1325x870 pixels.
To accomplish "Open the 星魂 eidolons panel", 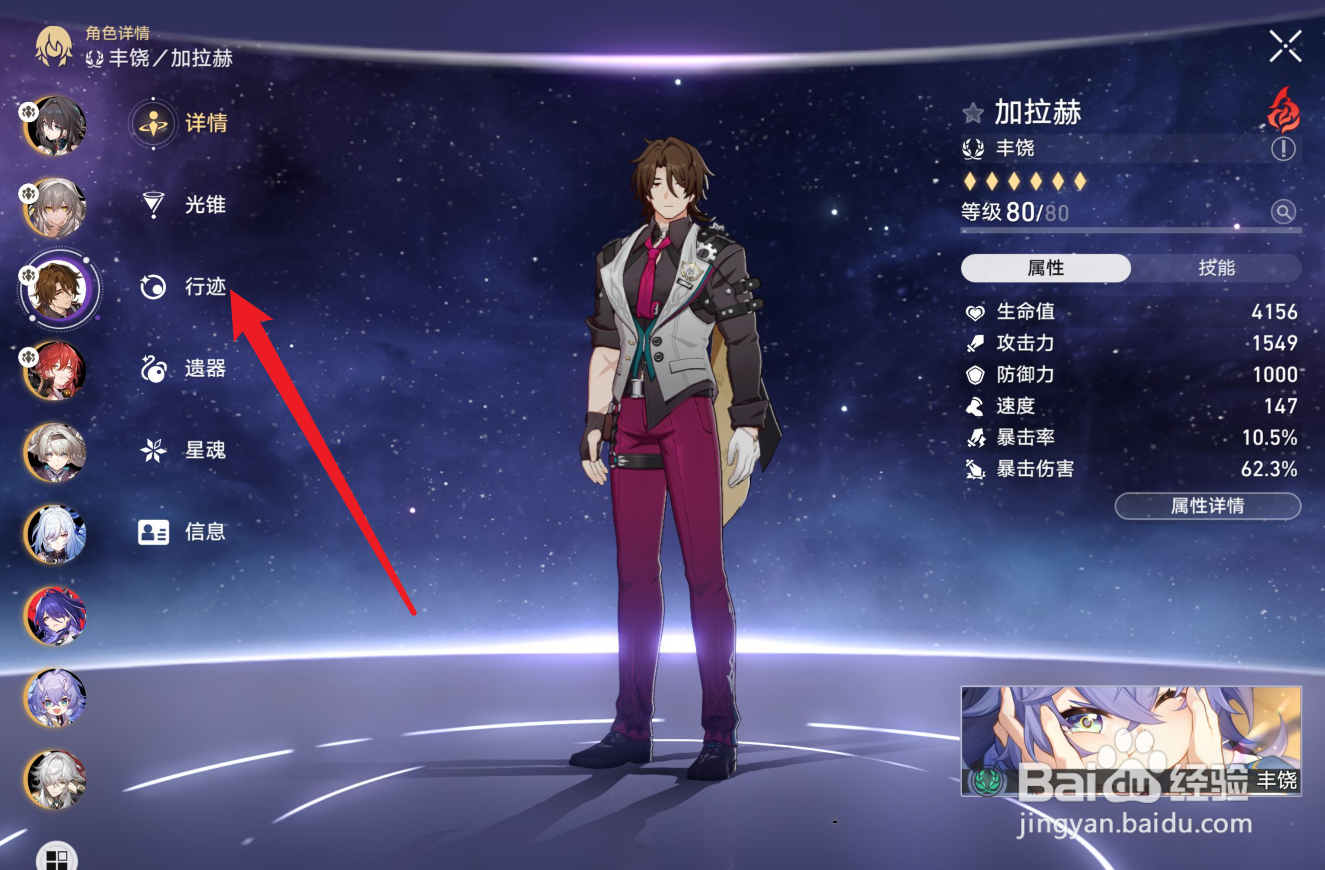I will coord(206,450).
